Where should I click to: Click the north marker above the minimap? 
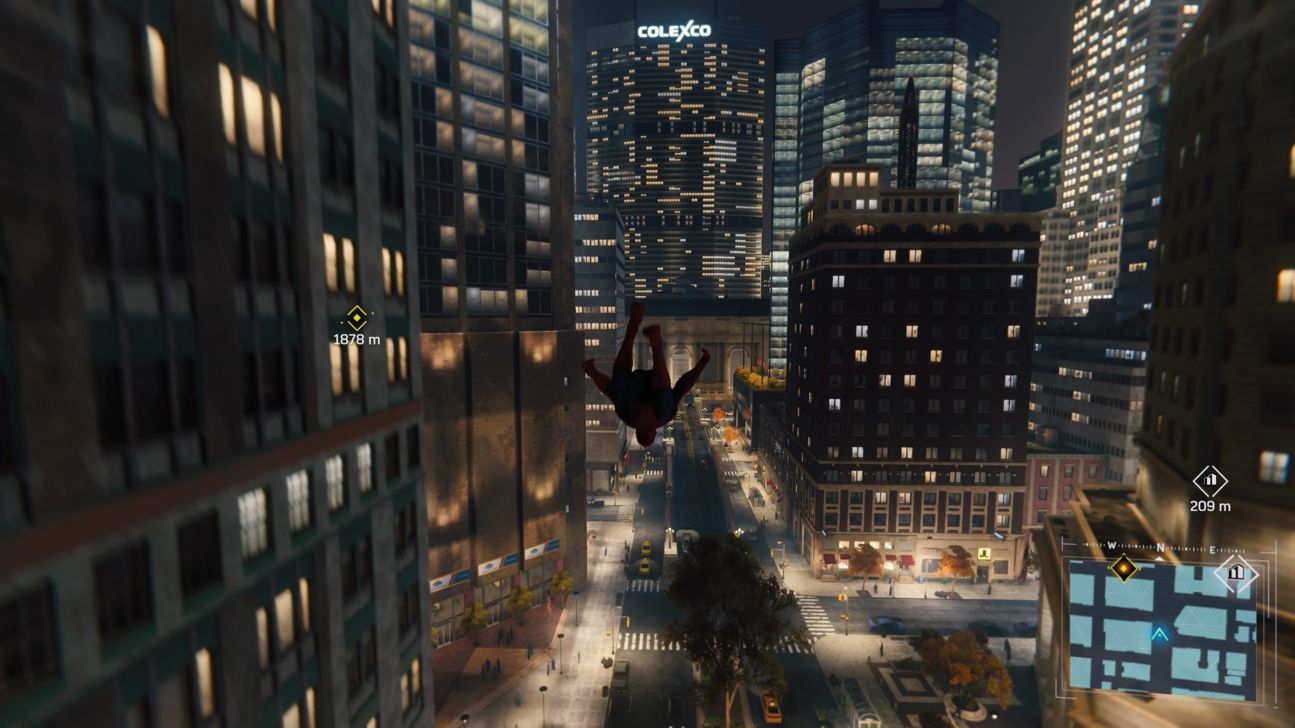point(1161,546)
